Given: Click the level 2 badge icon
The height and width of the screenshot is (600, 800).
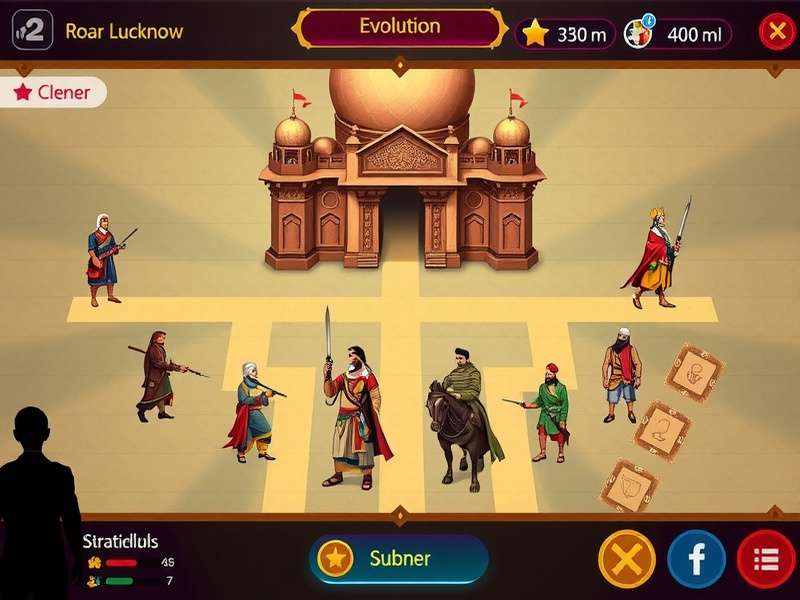Looking at the screenshot, I should tap(32, 32).
